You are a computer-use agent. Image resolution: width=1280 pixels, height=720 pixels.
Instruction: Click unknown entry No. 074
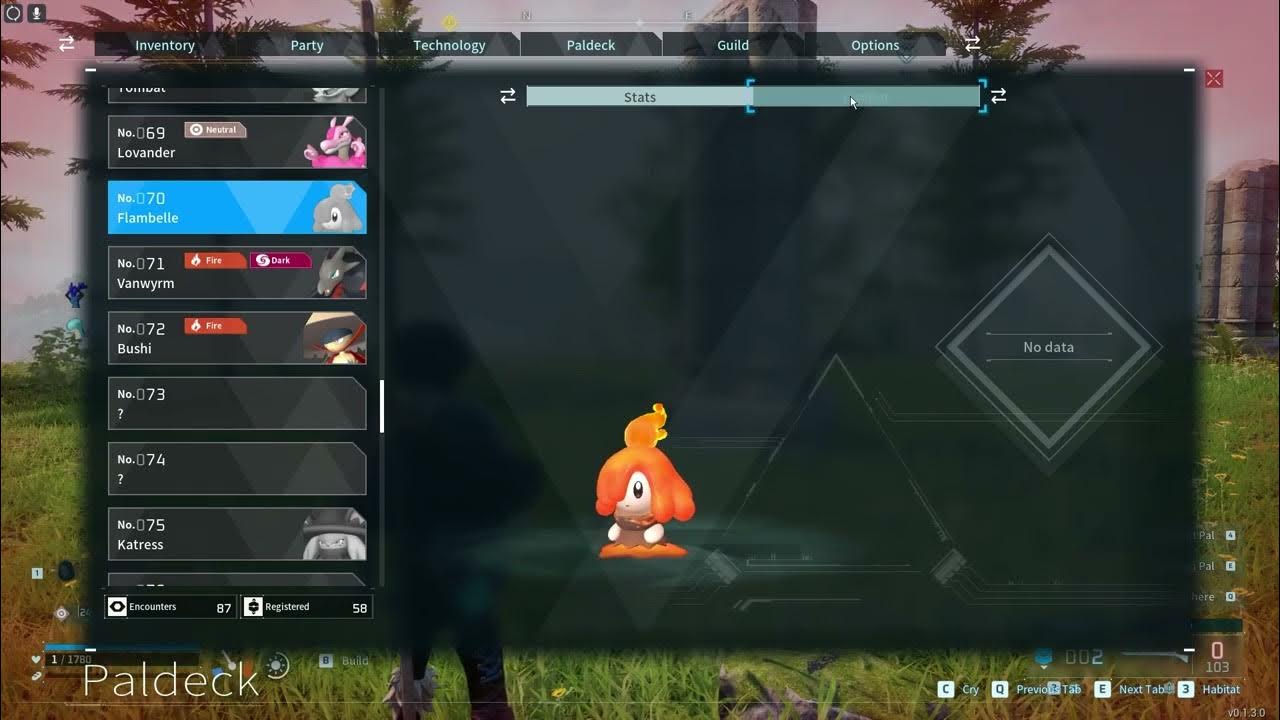237,469
